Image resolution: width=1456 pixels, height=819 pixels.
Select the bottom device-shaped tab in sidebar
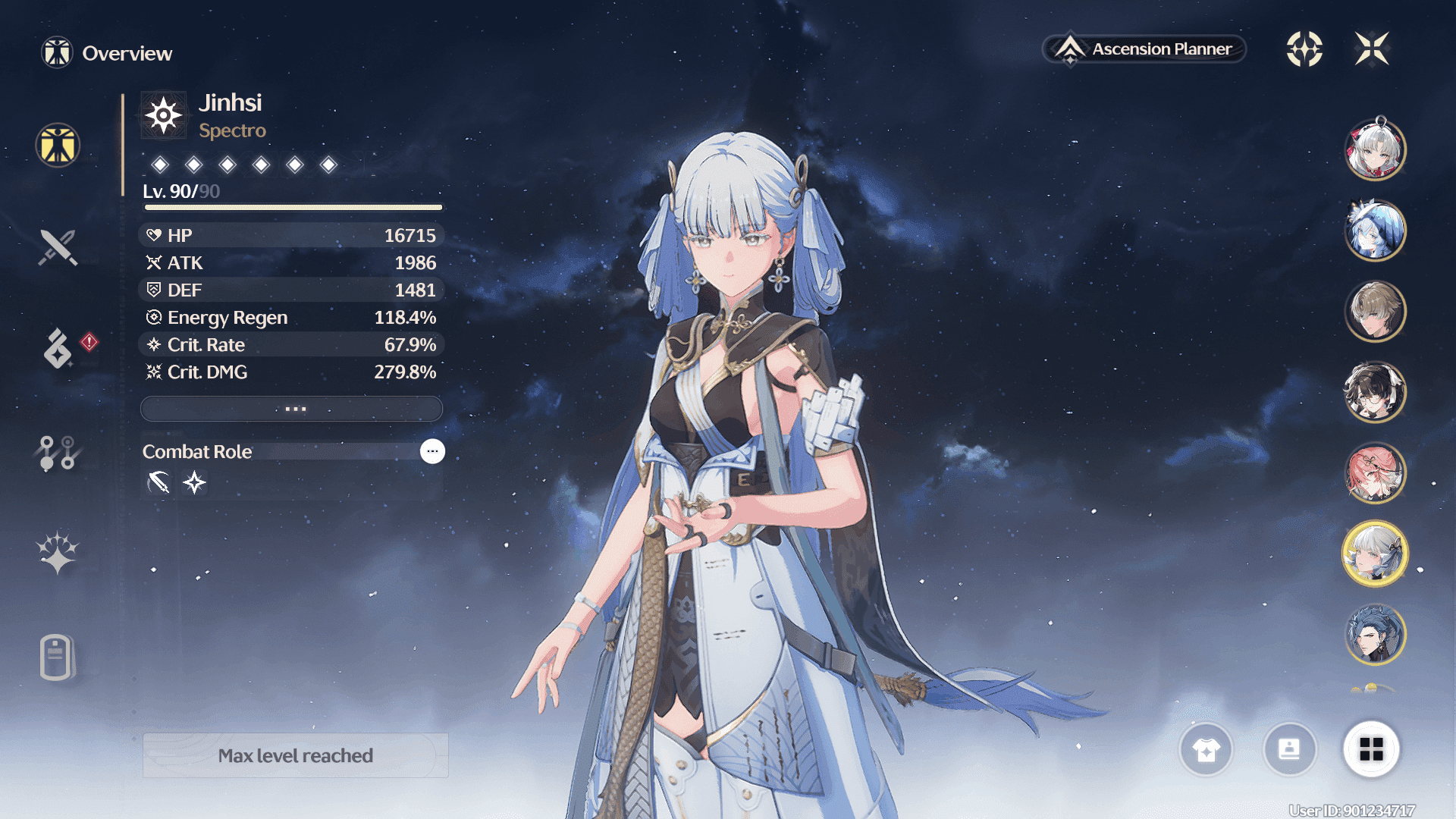pos(58,657)
